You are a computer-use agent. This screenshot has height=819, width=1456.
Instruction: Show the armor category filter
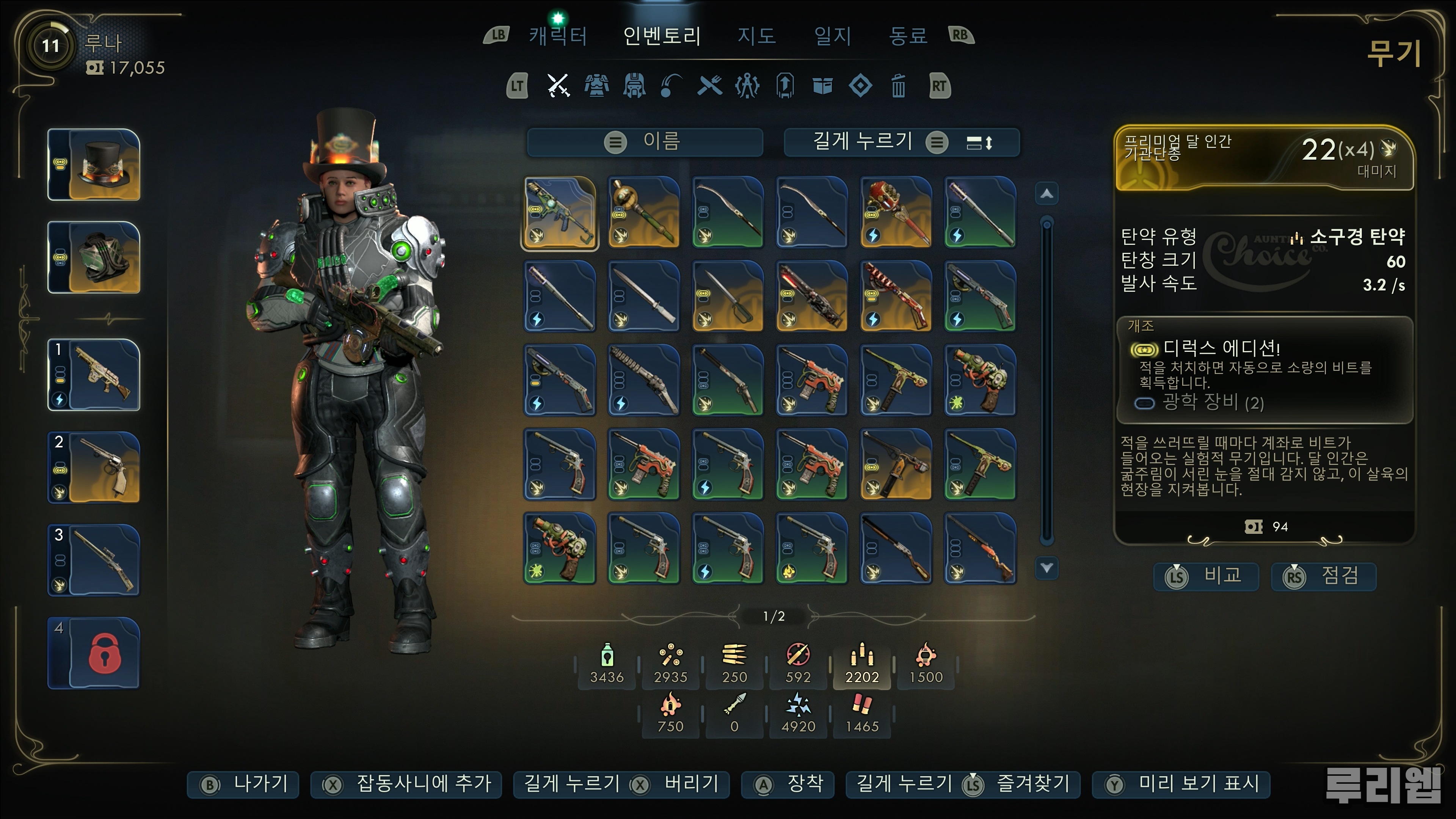point(596,86)
